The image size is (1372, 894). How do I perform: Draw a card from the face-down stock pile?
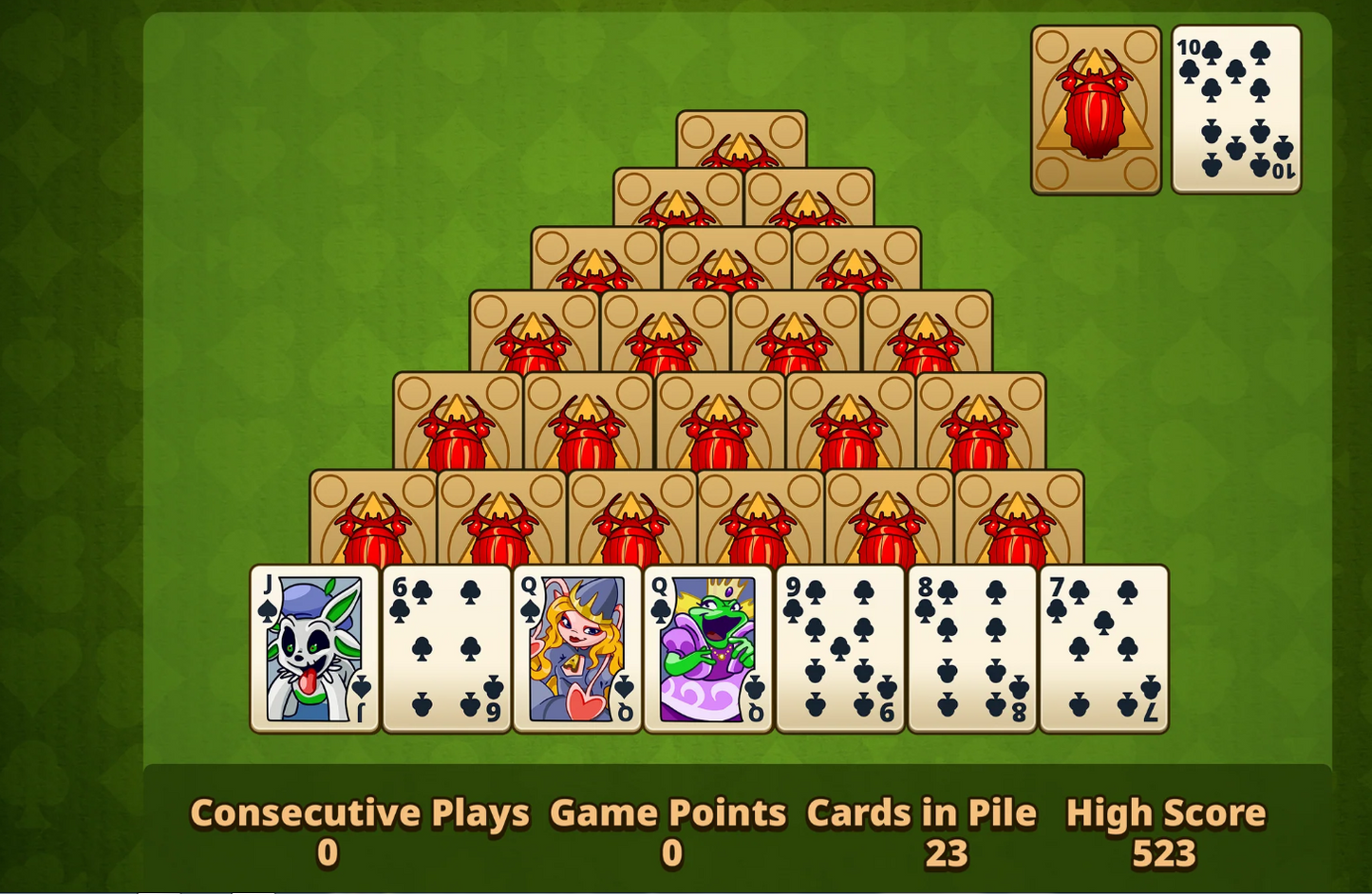(x=1096, y=110)
